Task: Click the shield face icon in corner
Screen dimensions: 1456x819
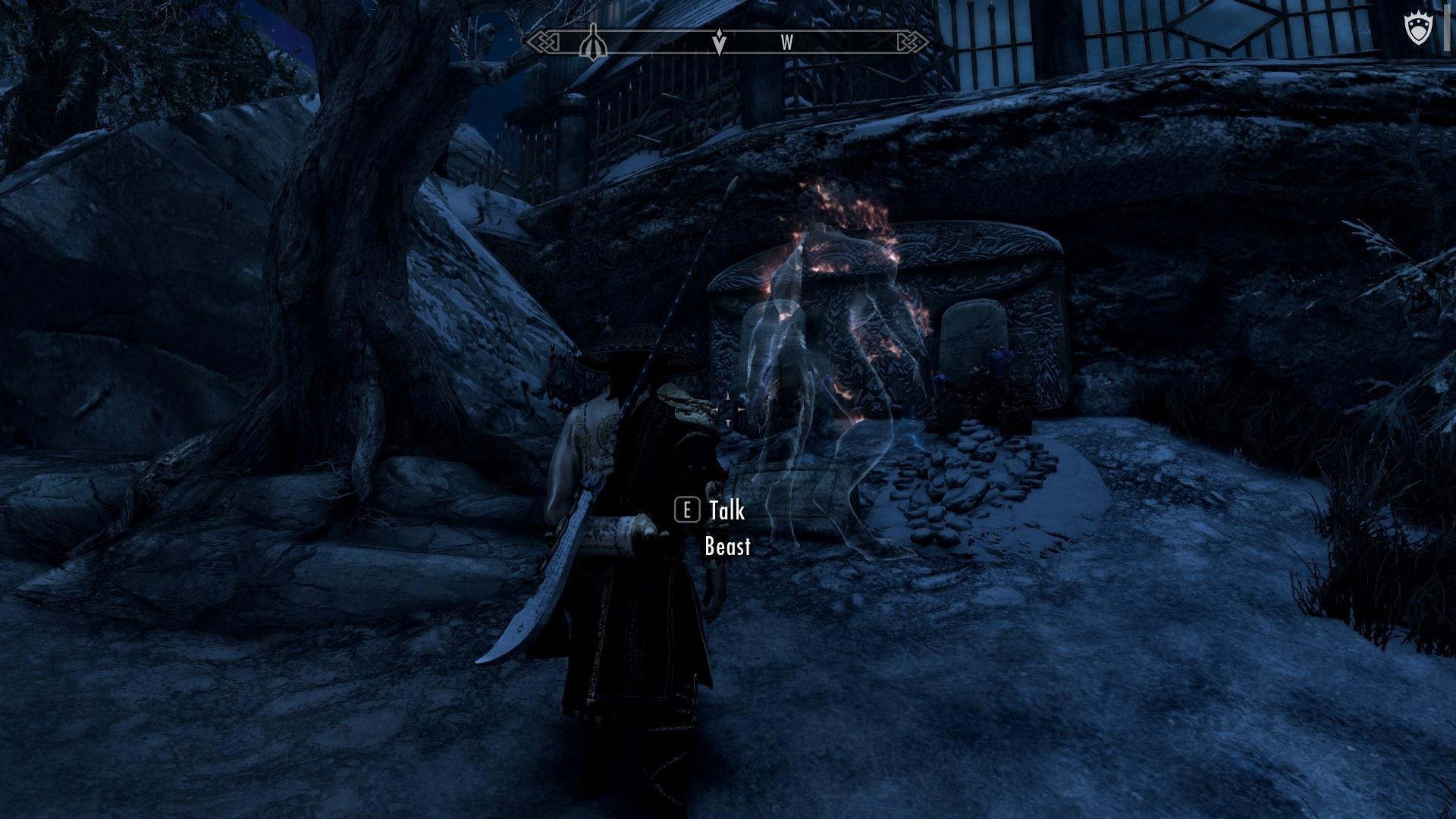Action: tap(1417, 31)
